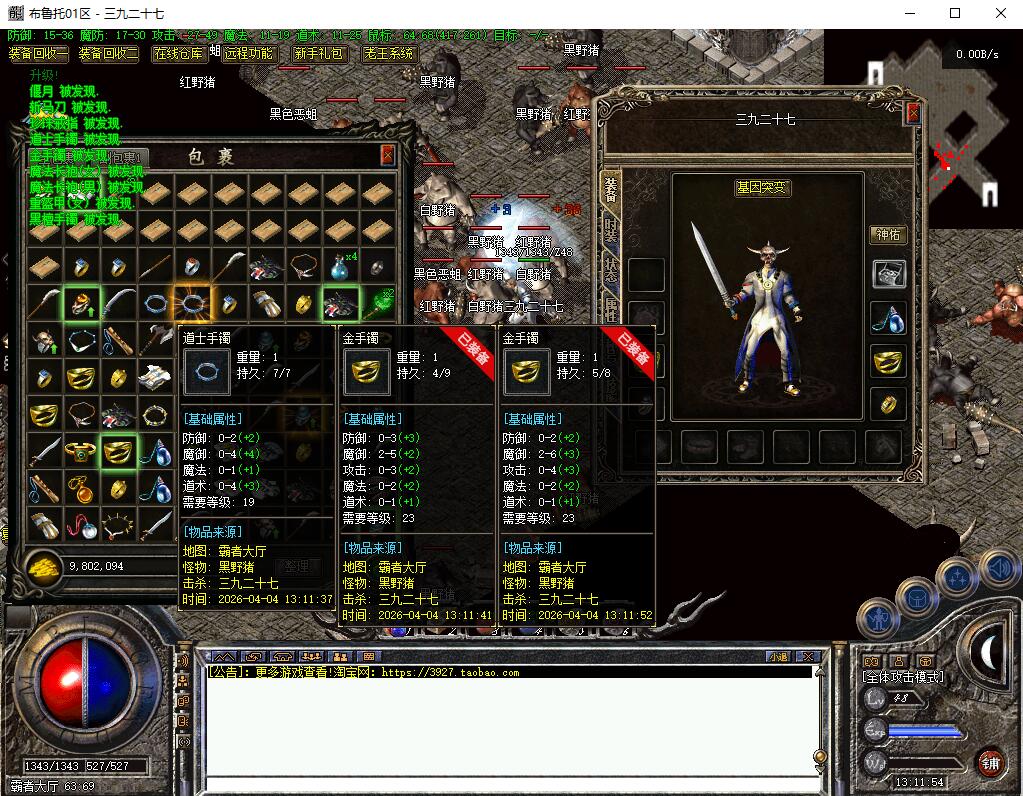Select the blue potion stack x4
Screen dimensions: 1023x796
(x=341, y=268)
